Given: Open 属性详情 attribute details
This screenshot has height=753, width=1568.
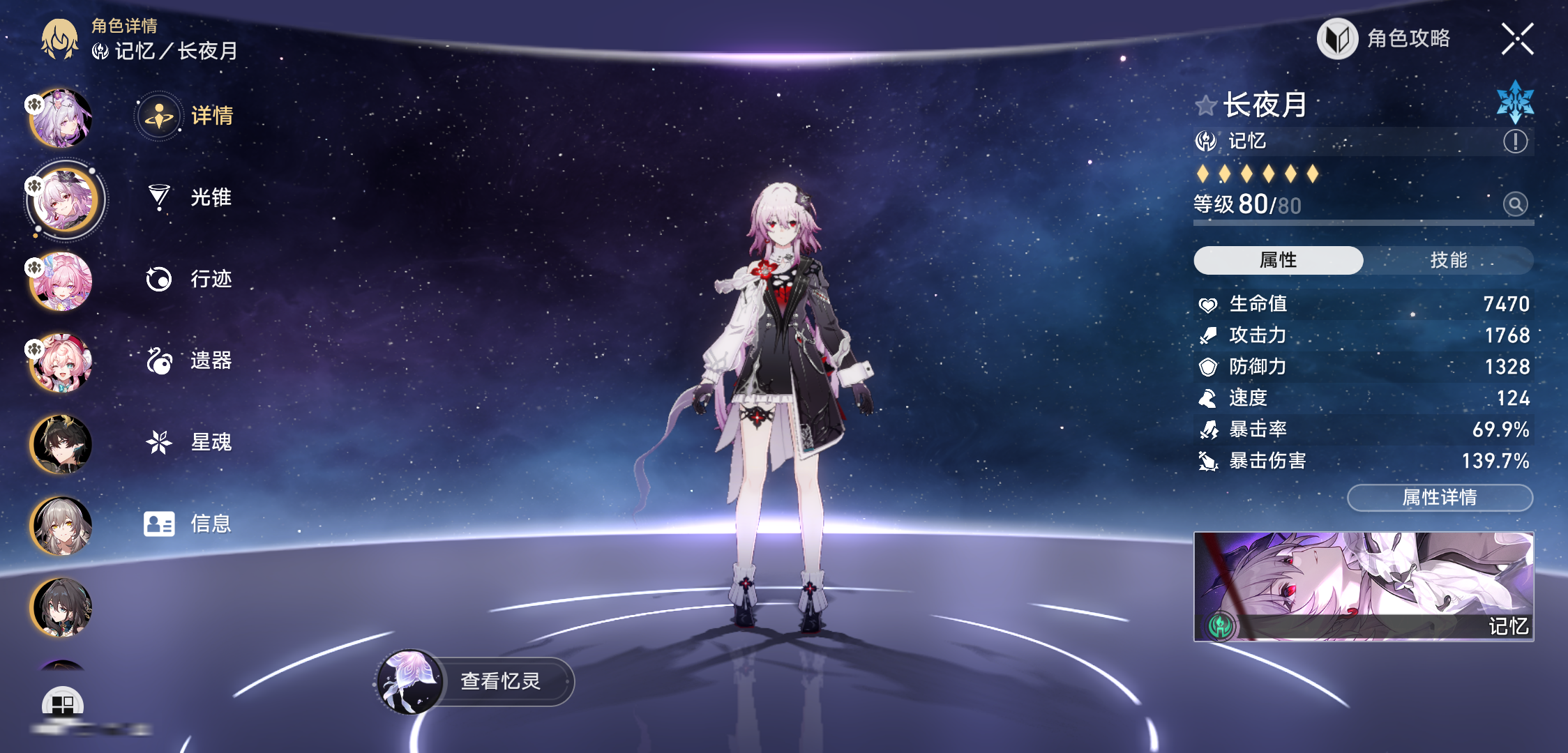Looking at the screenshot, I should click(x=1440, y=497).
